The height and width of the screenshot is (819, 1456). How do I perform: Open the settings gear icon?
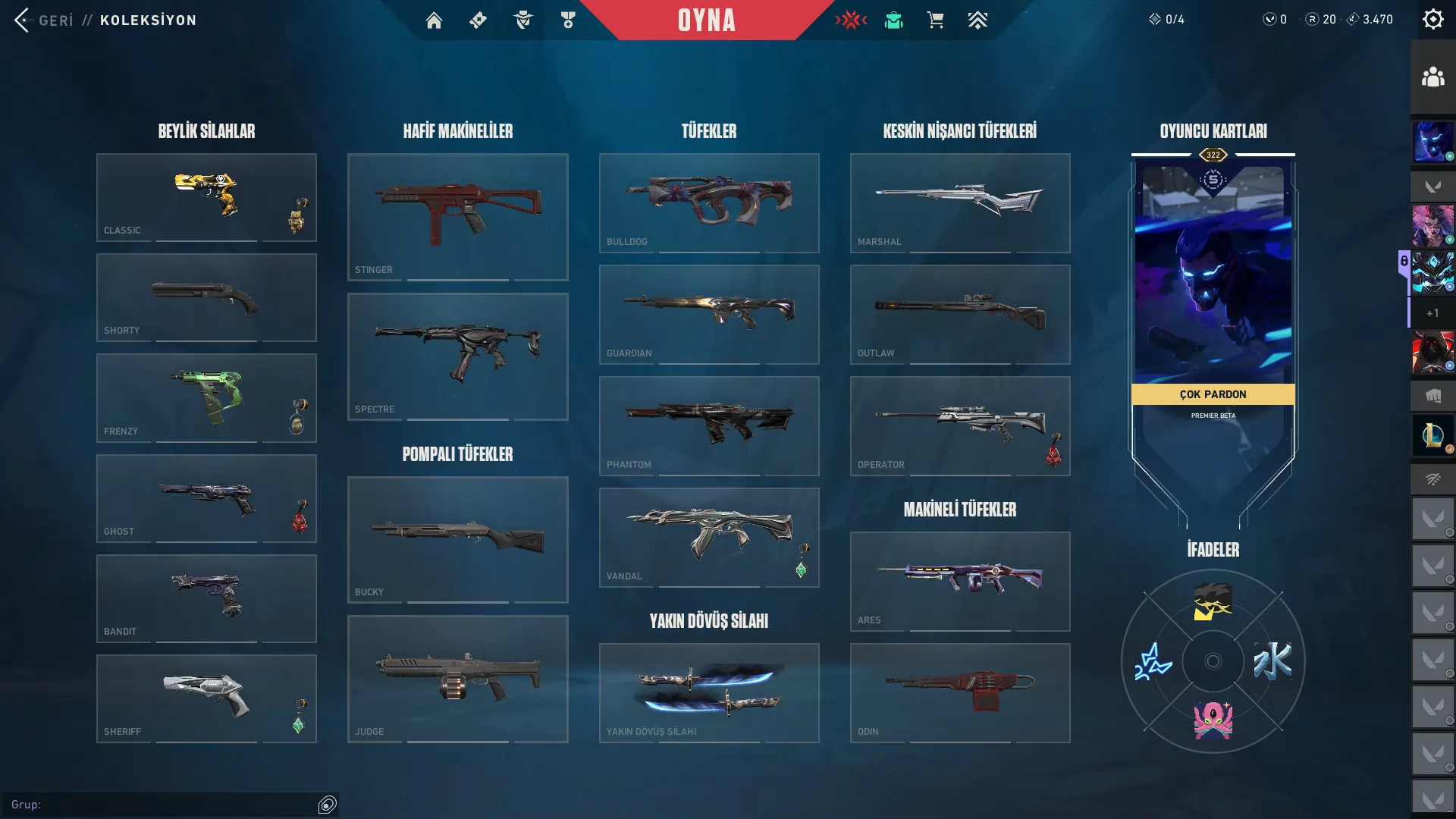coord(1432,20)
